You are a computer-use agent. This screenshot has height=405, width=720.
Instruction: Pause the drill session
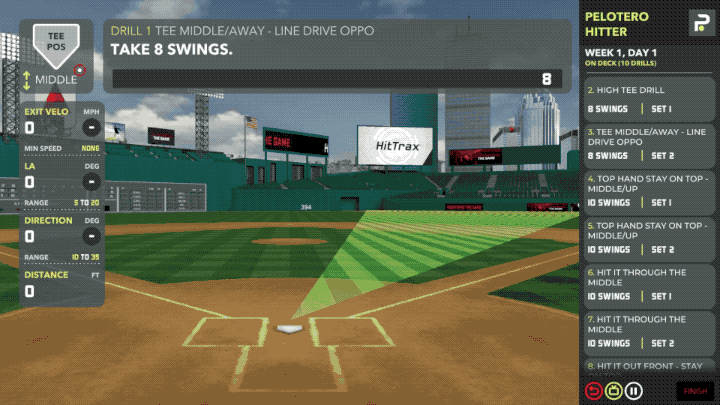tap(633, 391)
